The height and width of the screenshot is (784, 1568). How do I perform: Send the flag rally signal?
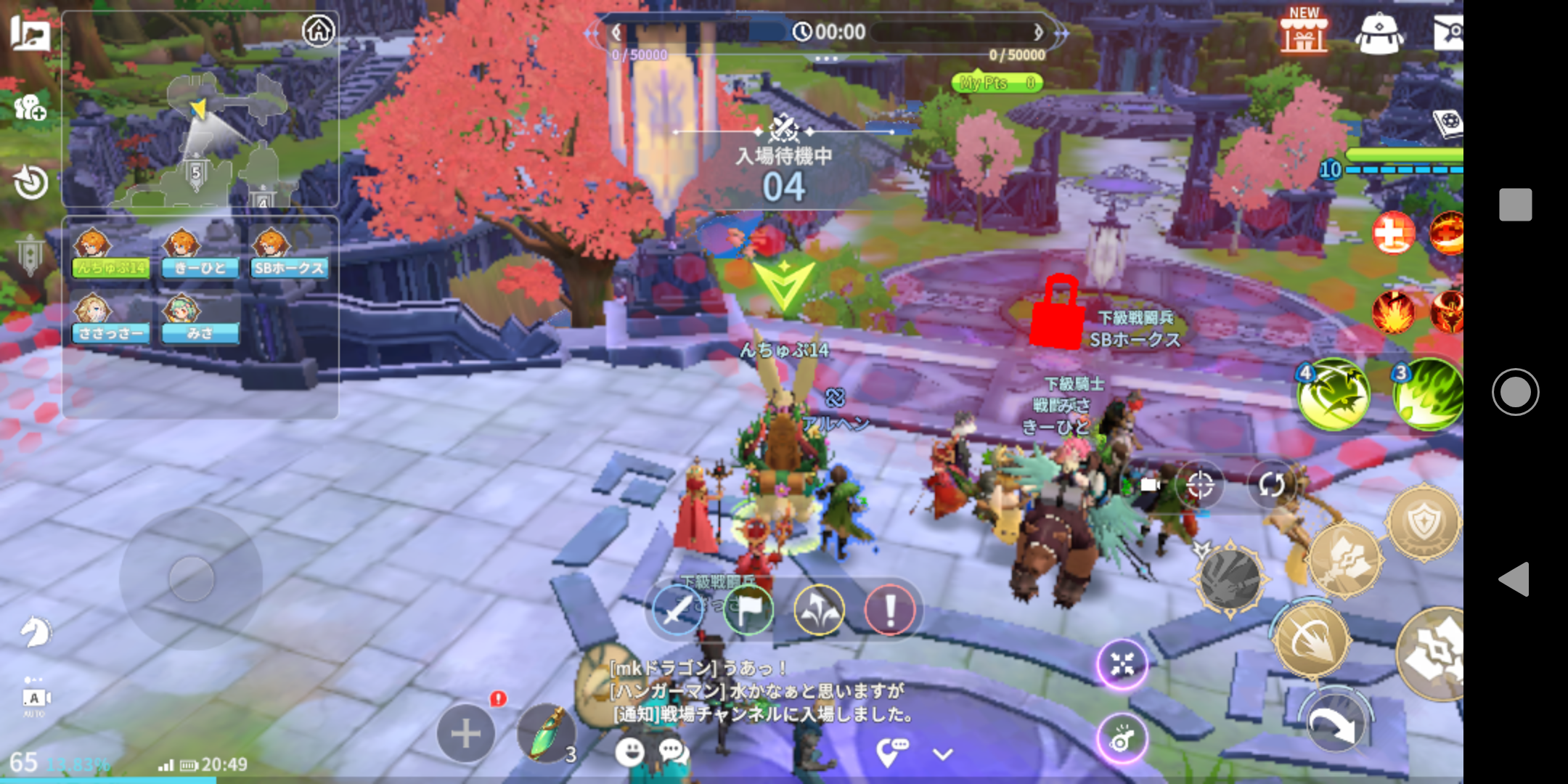748,610
